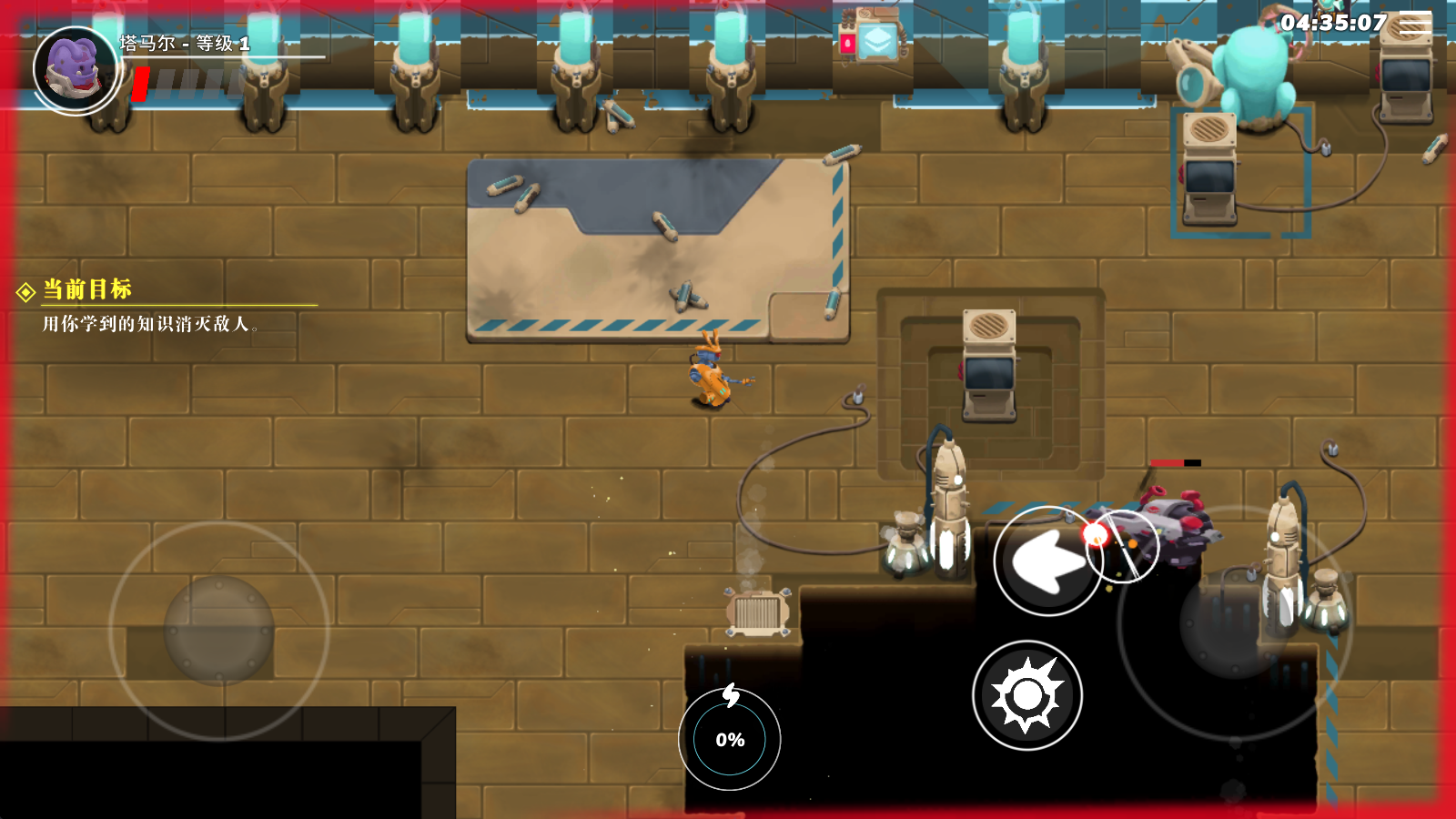The height and width of the screenshot is (819, 1456).
Task: Tap the Tamar character portrait
Action: point(76,70)
